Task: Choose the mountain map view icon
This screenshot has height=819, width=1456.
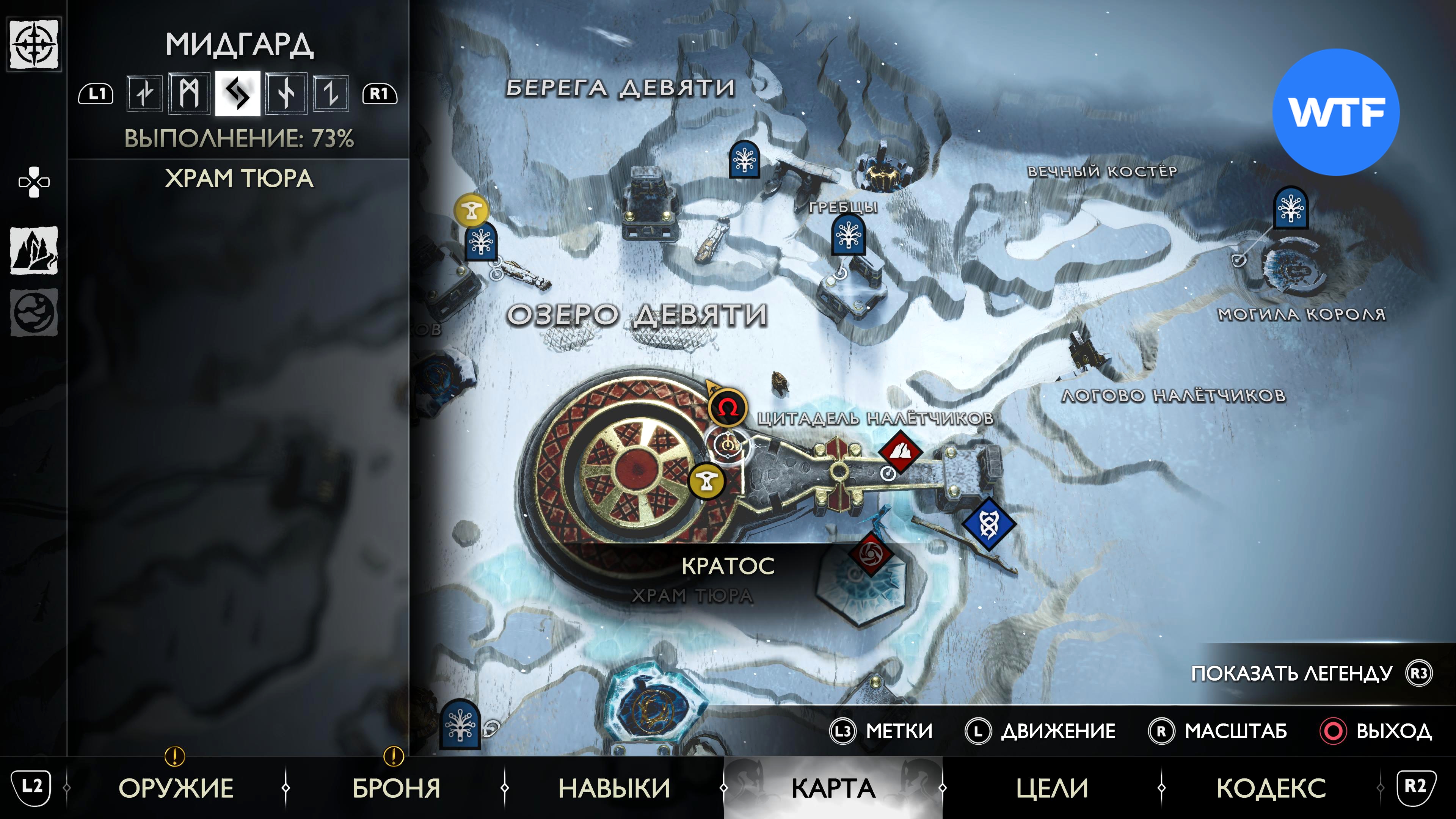Action: pos(34,250)
